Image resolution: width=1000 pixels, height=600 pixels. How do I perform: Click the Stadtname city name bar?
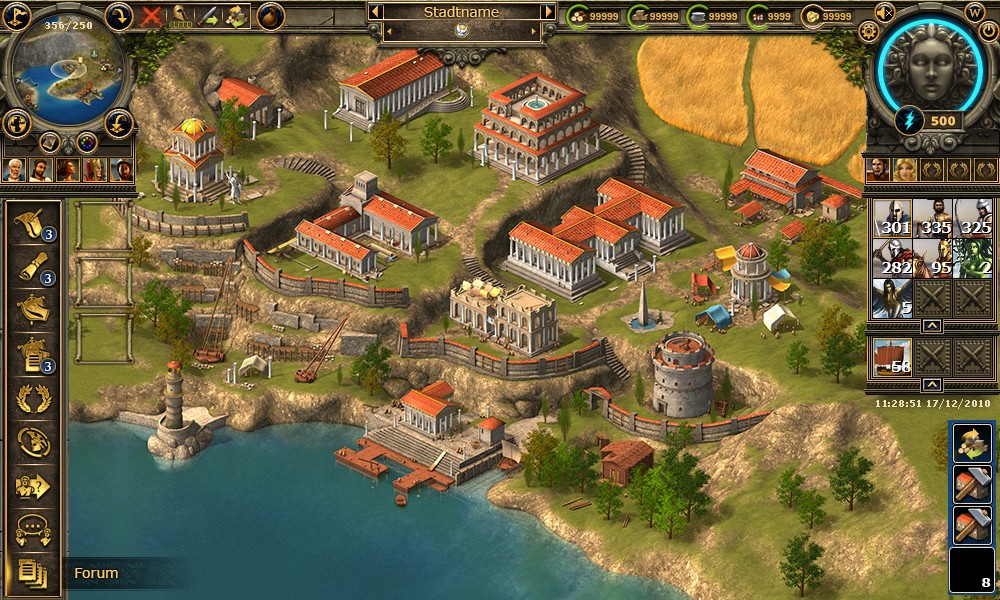[x=461, y=13]
